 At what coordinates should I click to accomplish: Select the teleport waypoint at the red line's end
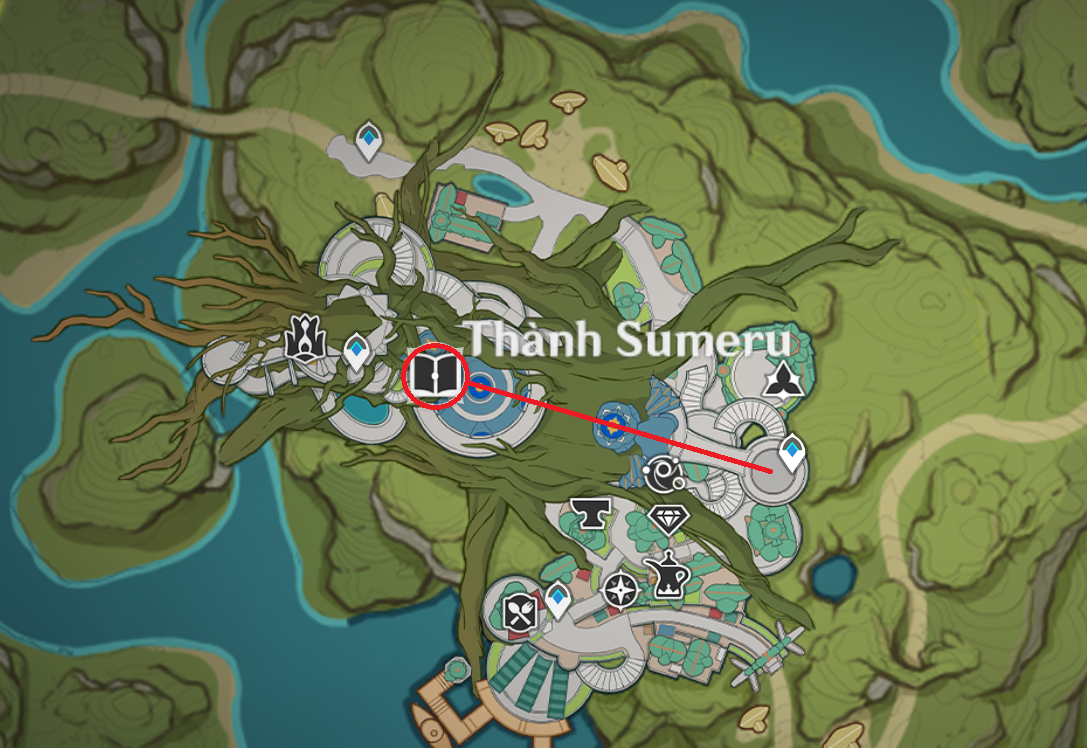coord(793,453)
